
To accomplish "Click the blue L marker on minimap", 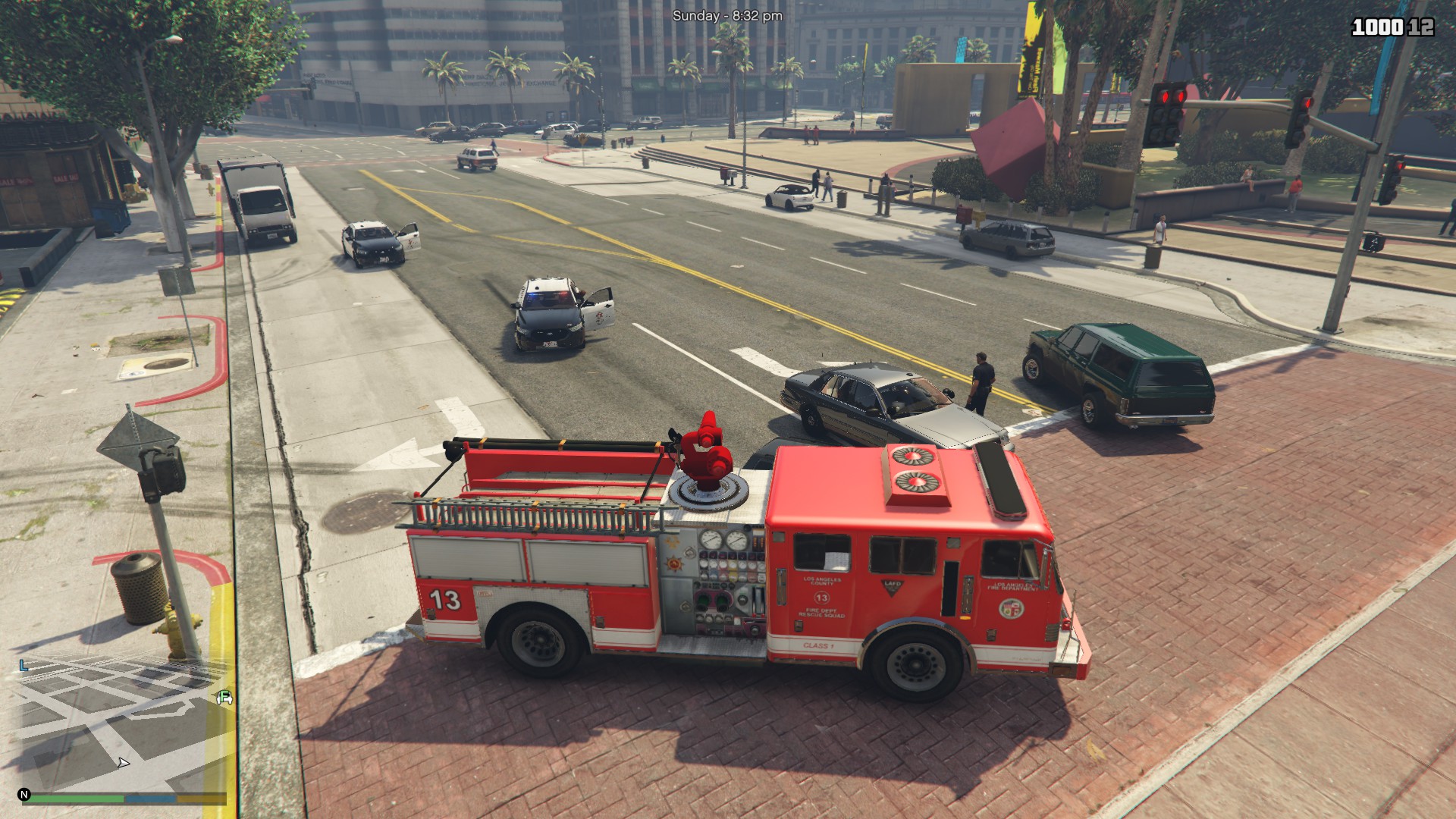I will (x=24, y=666).
